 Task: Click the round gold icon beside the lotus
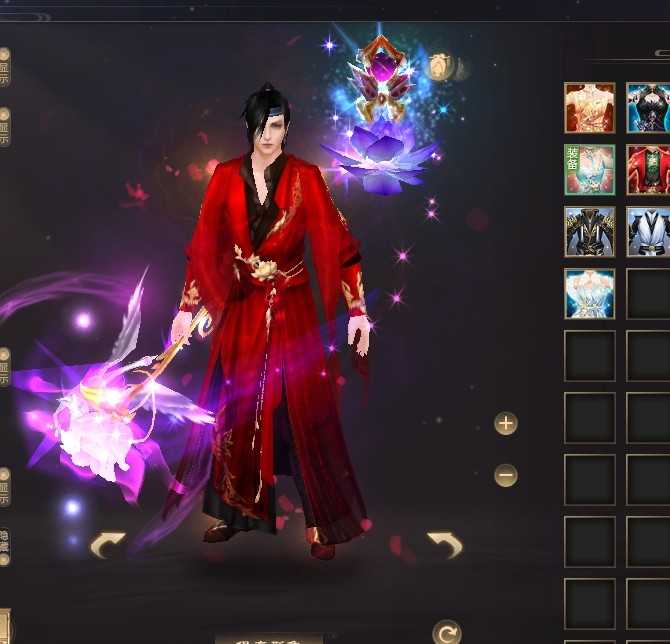tap(441, 67)
